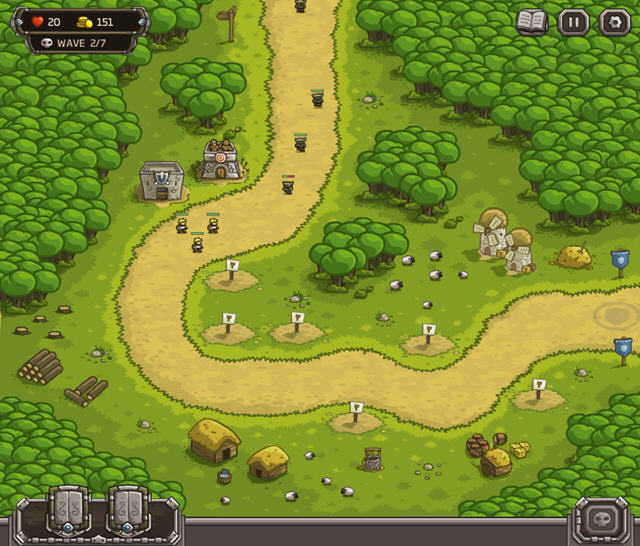The width and height of the screenshot is (640, 546).
Task: Open the encyclopedia book
Action: [x=532, y=21]
